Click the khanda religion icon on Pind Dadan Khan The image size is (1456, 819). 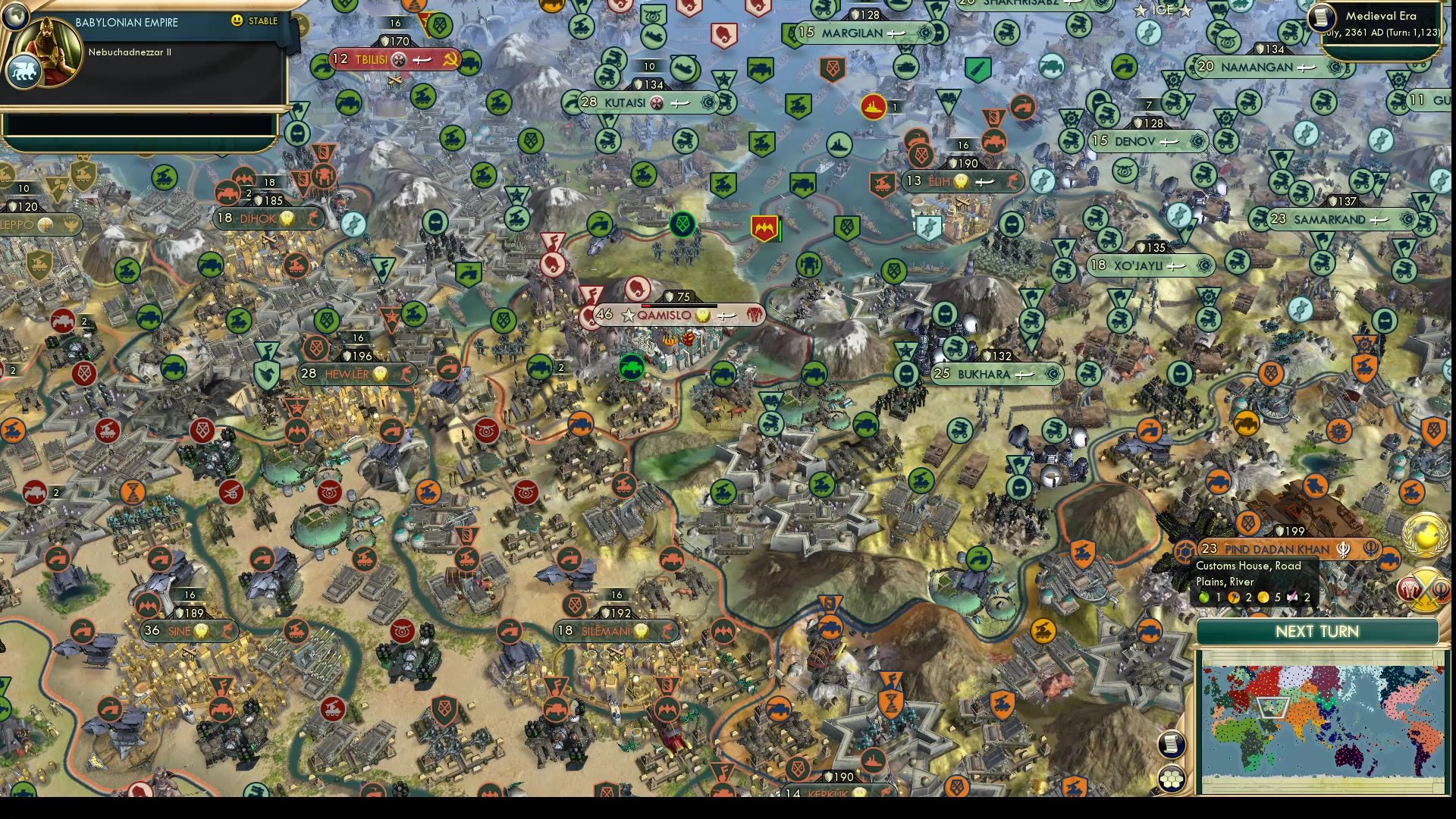point(1344,550)
